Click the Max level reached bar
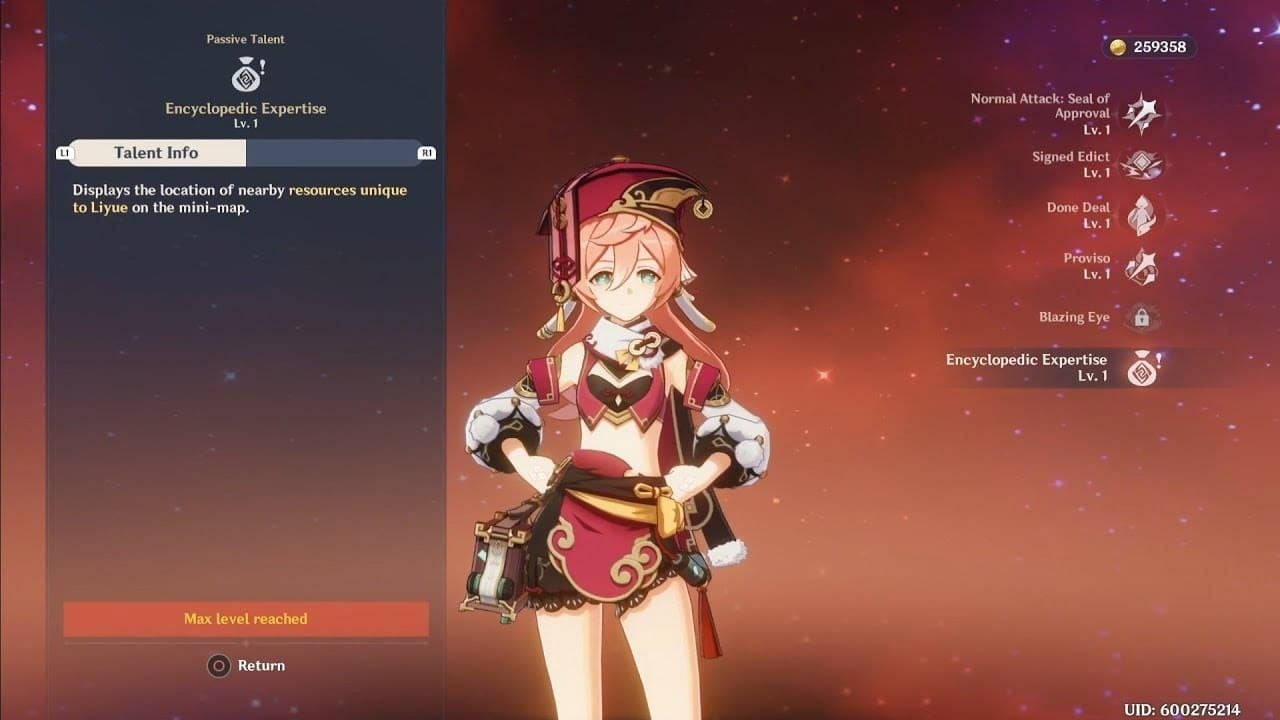 coord(246,619)
